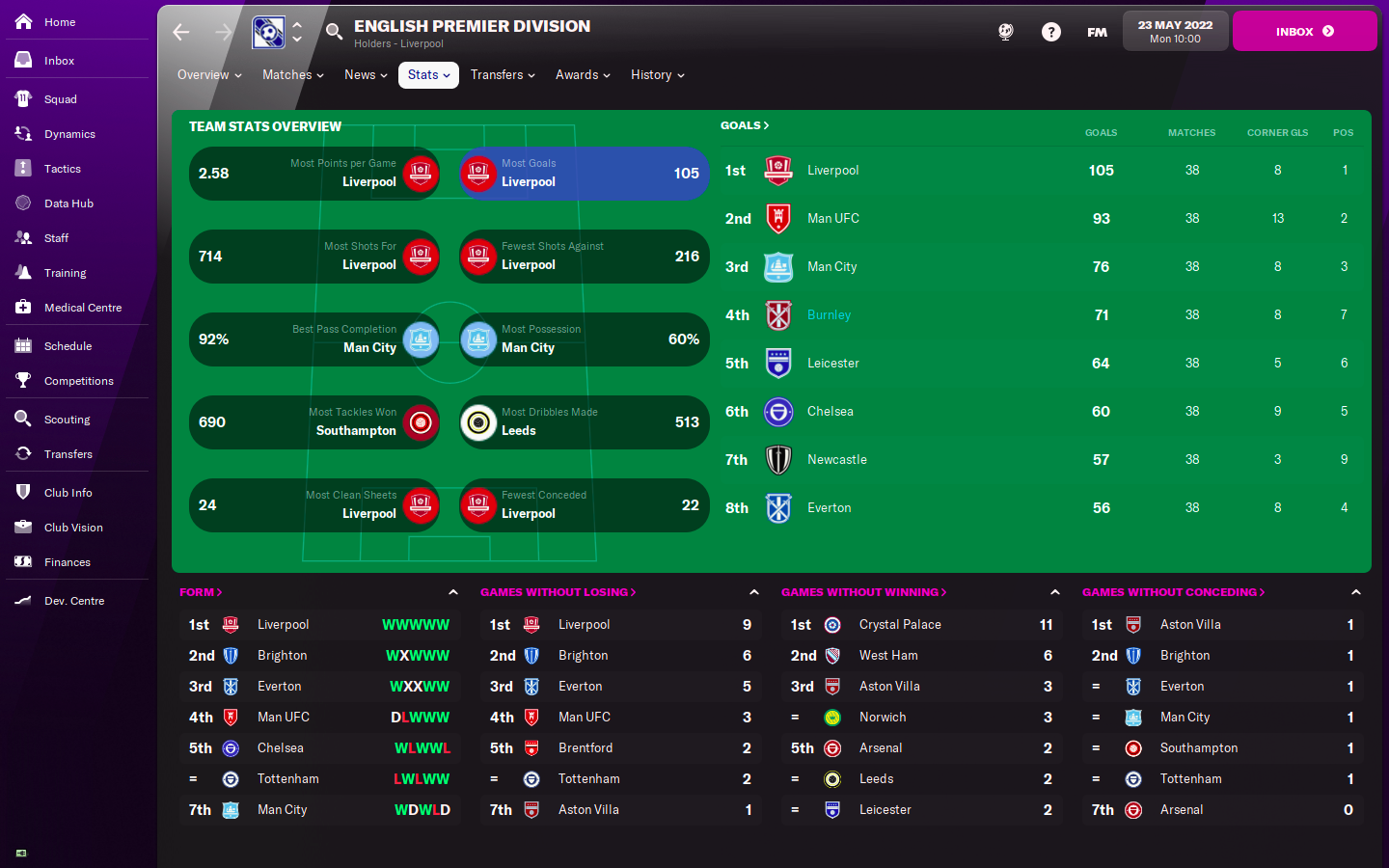Open the Medical Centre

(82, 308)
